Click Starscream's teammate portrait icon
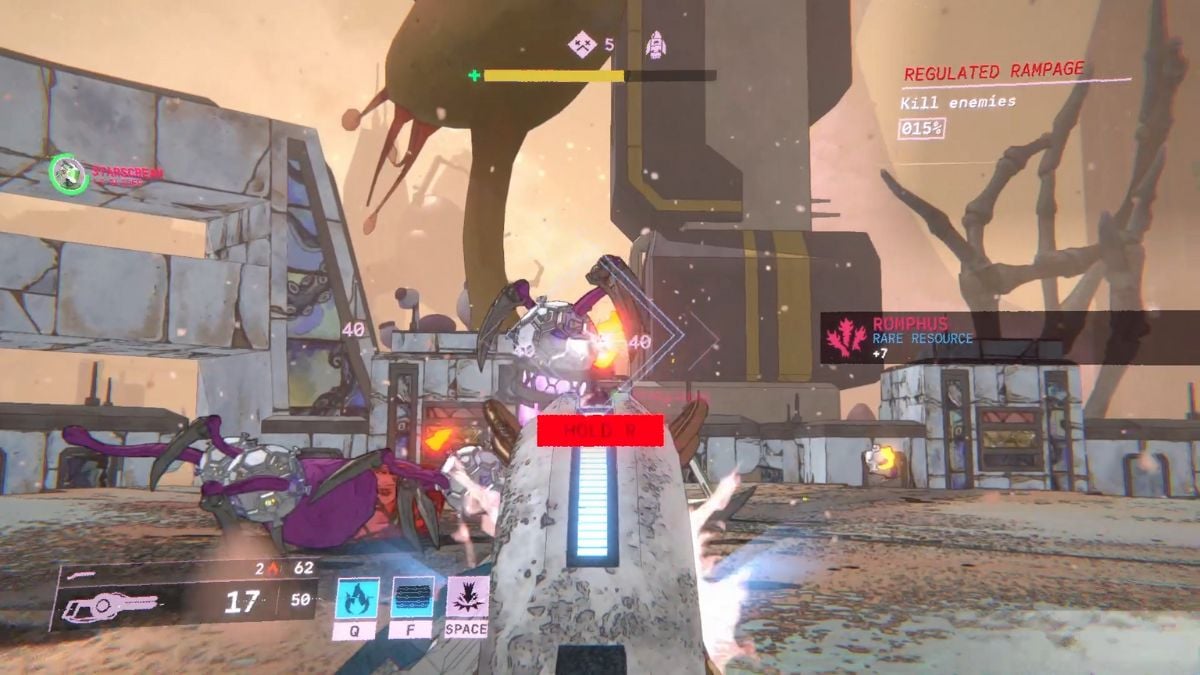 pyautogui.click(x=65, y=170)
